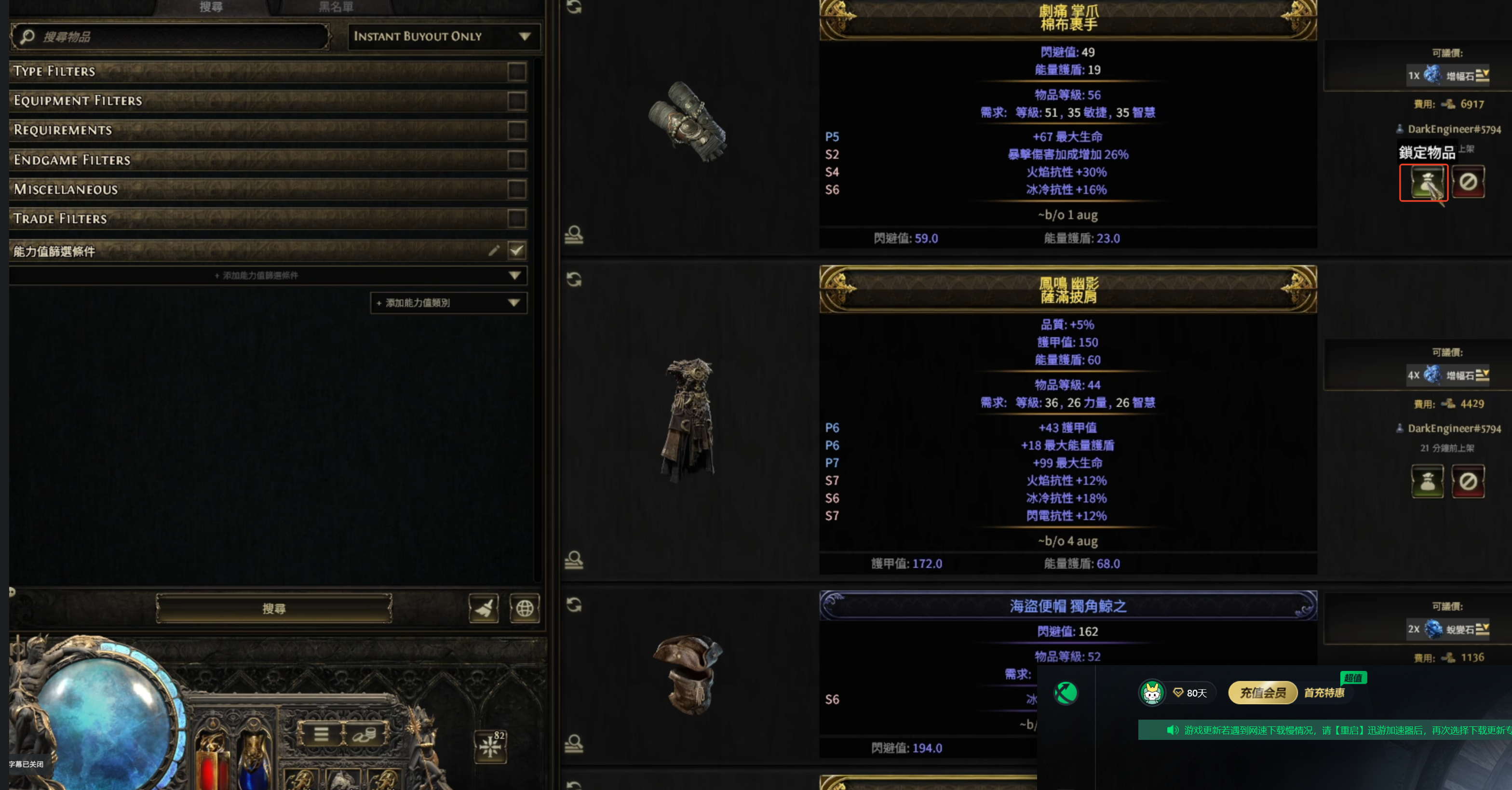Ignore the 4x 增幅石 listing with the red button
Screen dimensions: 1512x790
click(1468, 481)
